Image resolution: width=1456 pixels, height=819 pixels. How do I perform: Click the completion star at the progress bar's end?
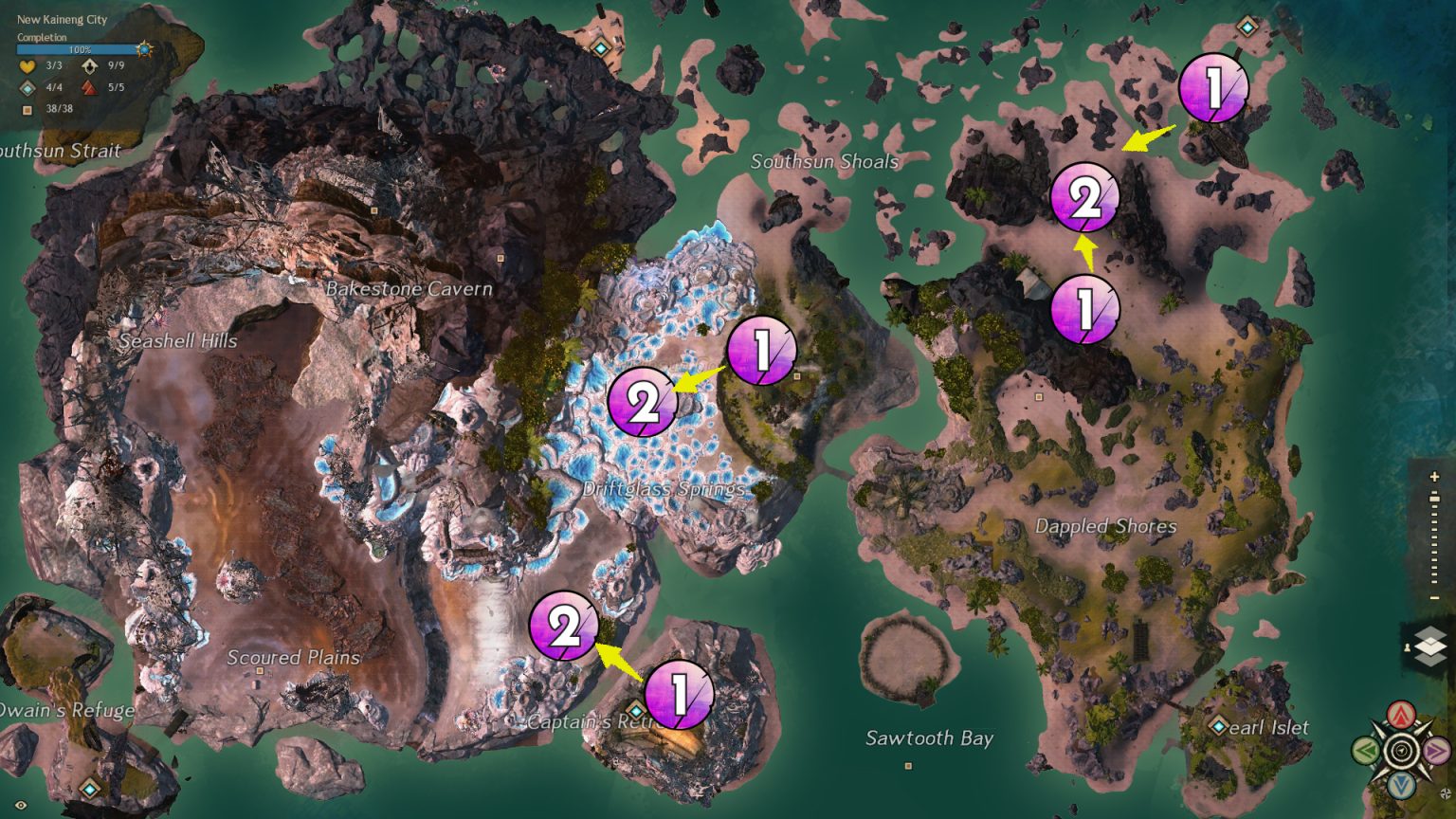point(144,49)
